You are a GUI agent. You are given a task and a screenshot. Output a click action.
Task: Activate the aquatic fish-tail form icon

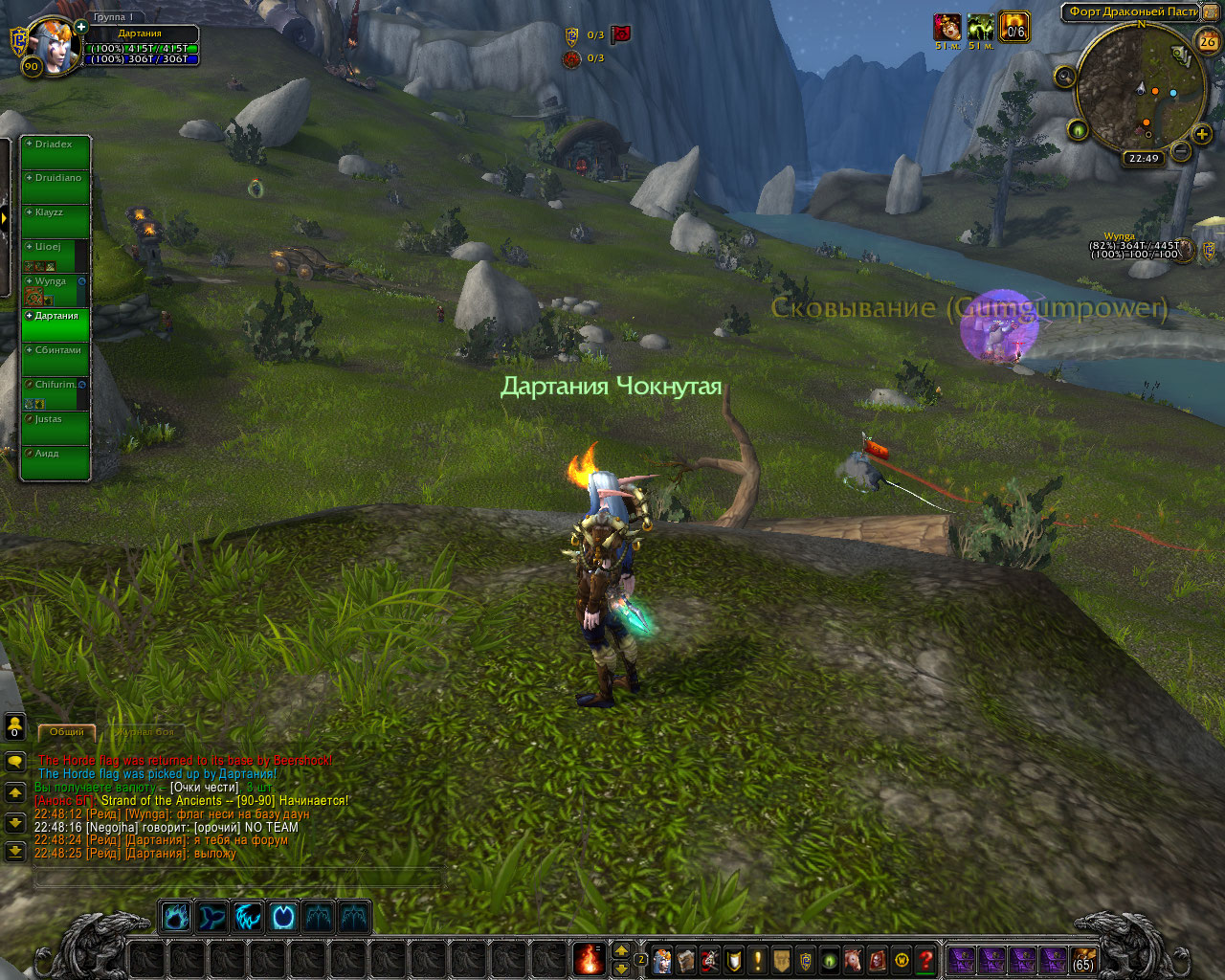point(212,917)
